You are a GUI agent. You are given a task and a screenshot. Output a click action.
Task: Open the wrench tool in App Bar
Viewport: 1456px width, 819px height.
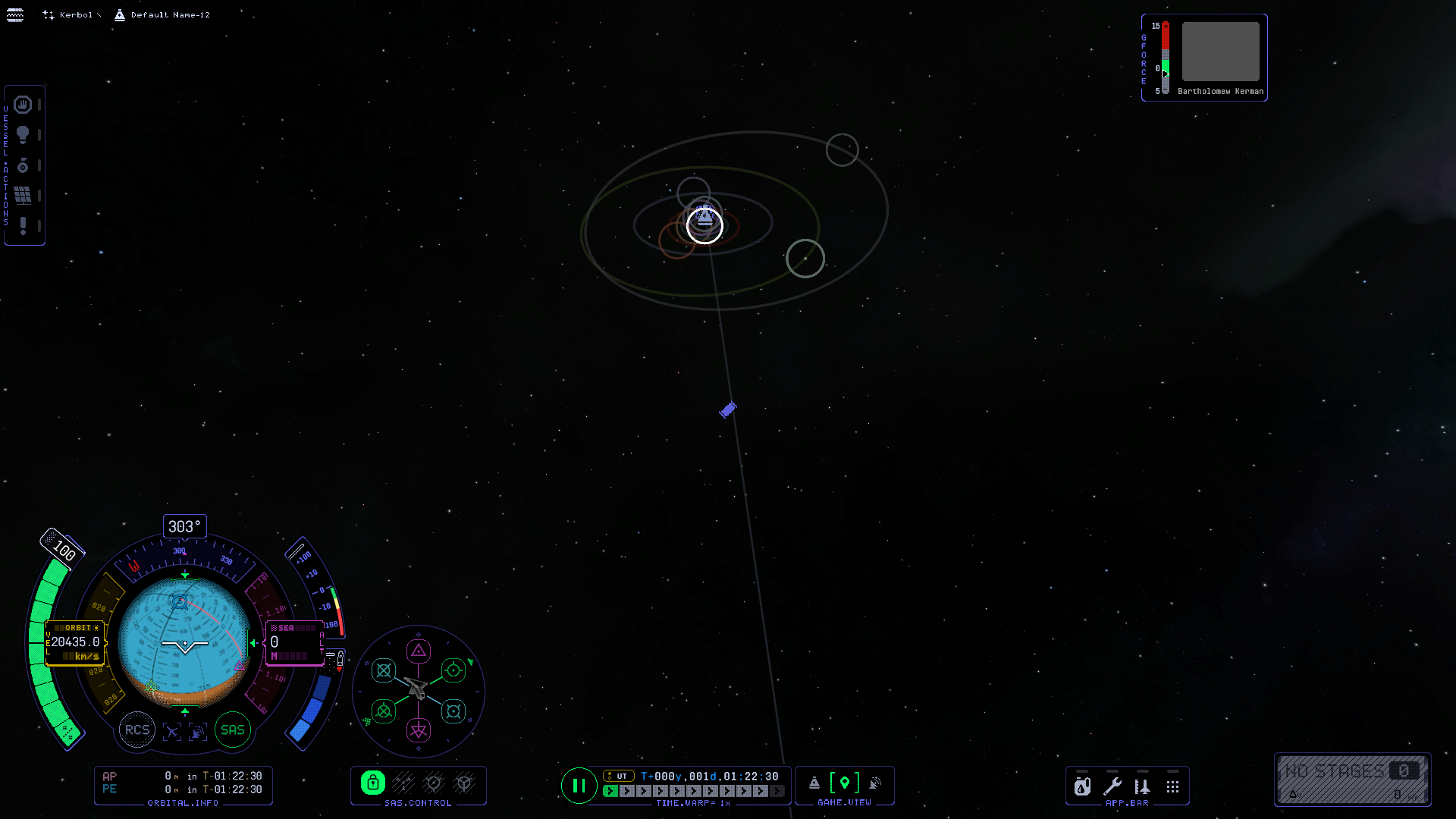1112,787
